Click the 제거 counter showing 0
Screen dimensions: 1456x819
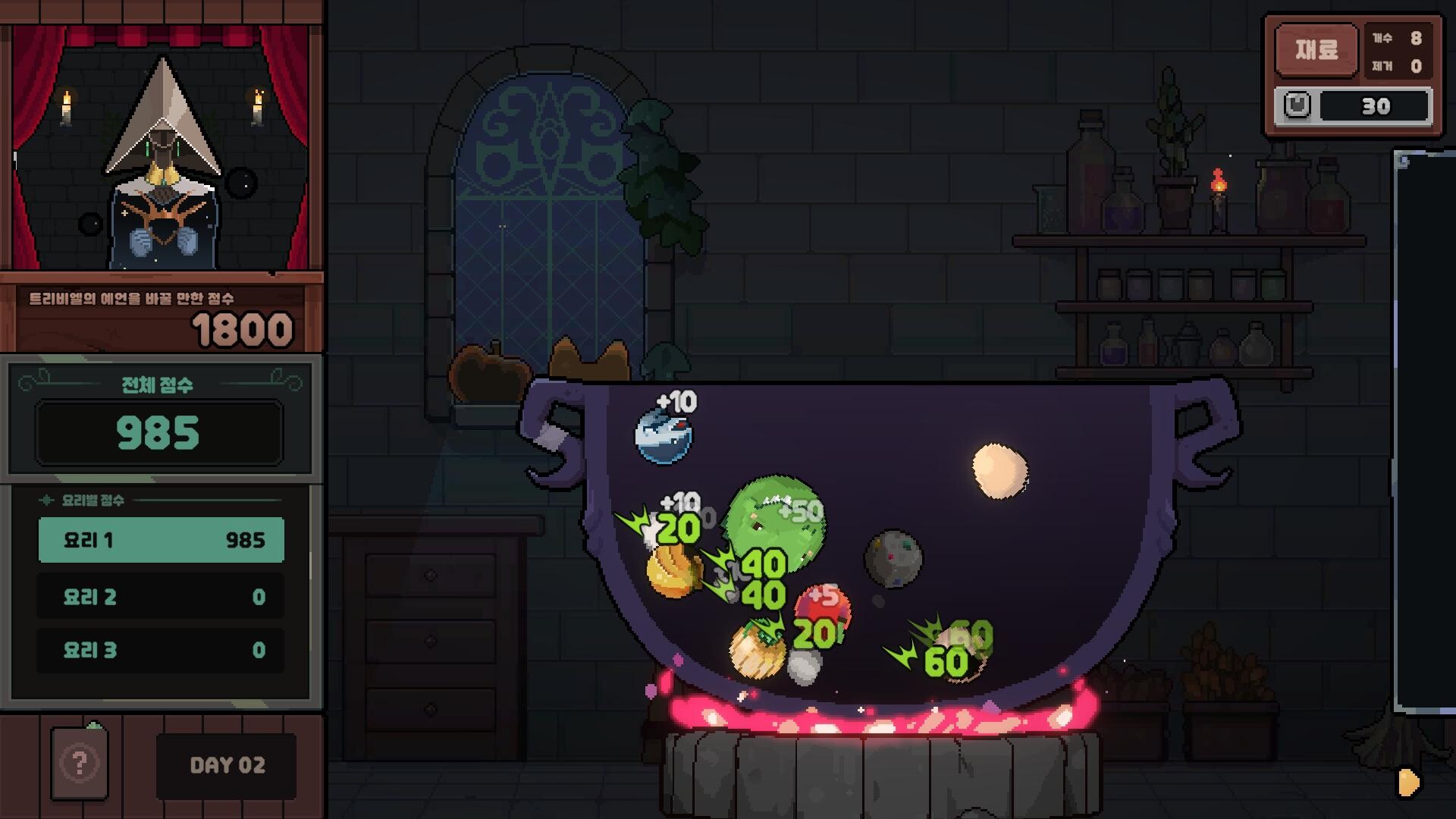(x=1403, y=66)
